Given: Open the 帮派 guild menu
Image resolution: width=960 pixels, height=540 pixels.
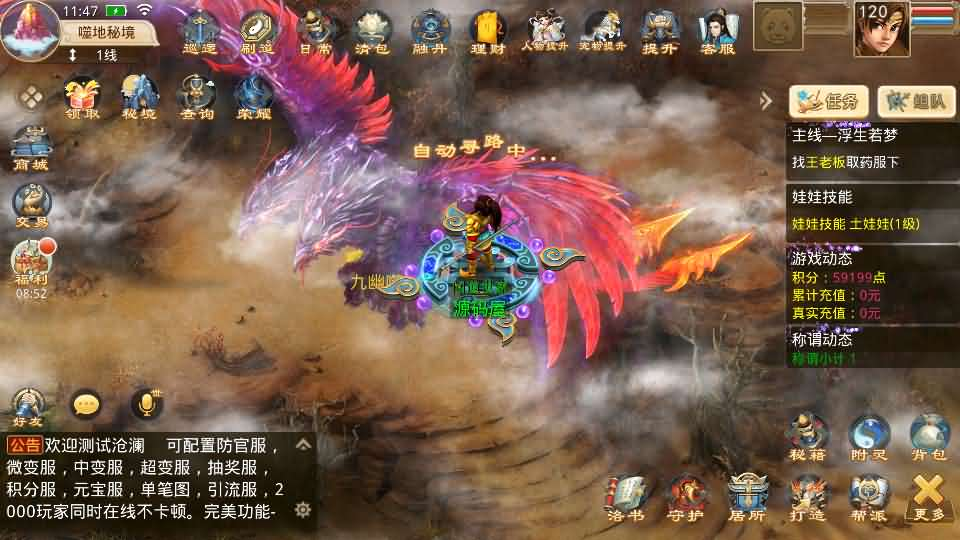Looking at the screenshot, I should [869, 496].
